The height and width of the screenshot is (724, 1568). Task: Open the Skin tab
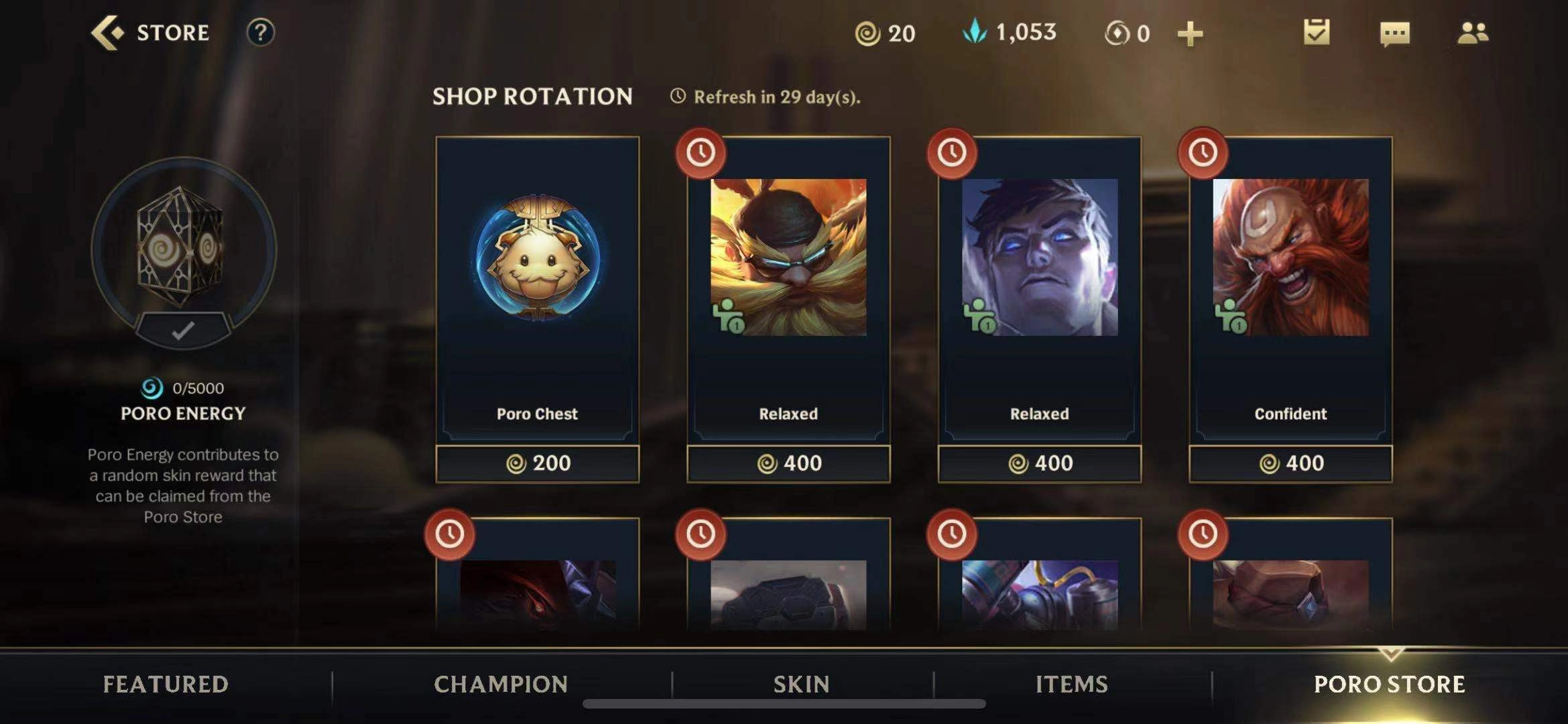coord(801,684)
